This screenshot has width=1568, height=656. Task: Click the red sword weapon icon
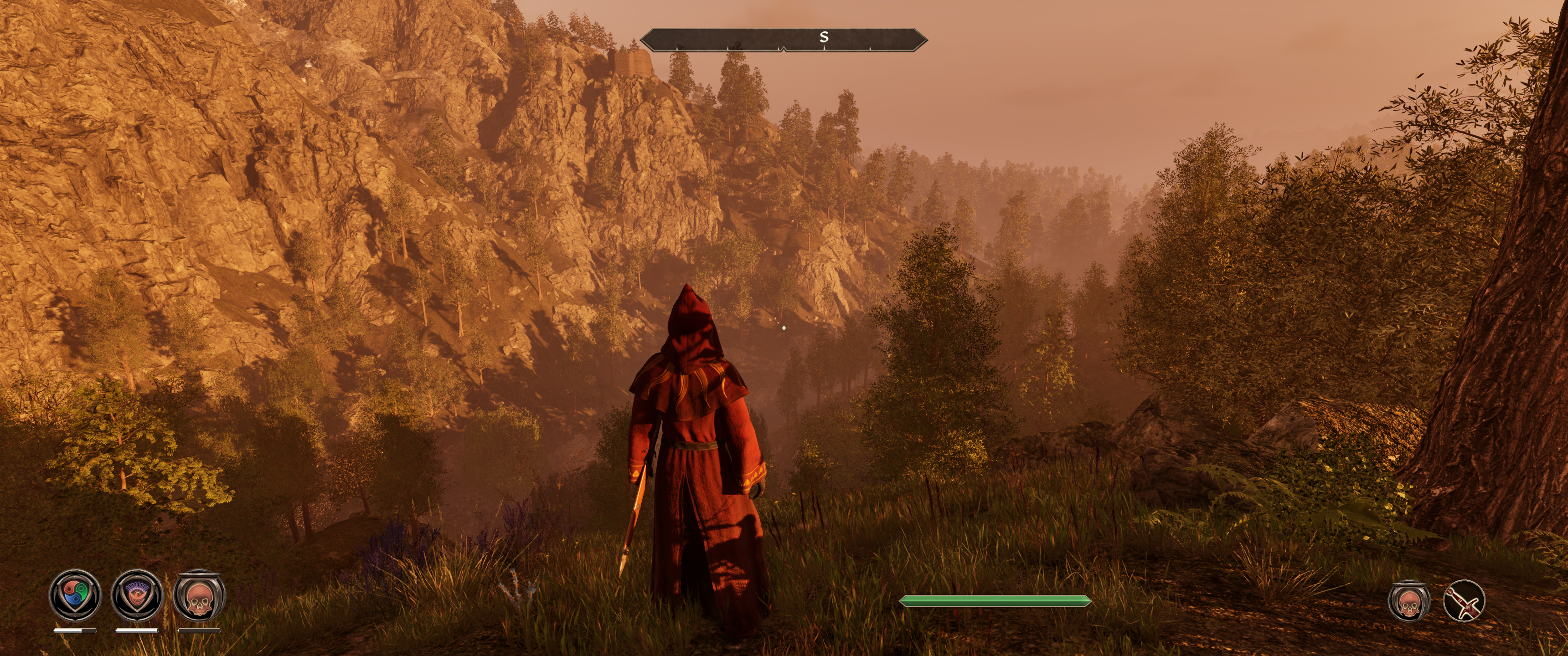(x=1464, y=601)
